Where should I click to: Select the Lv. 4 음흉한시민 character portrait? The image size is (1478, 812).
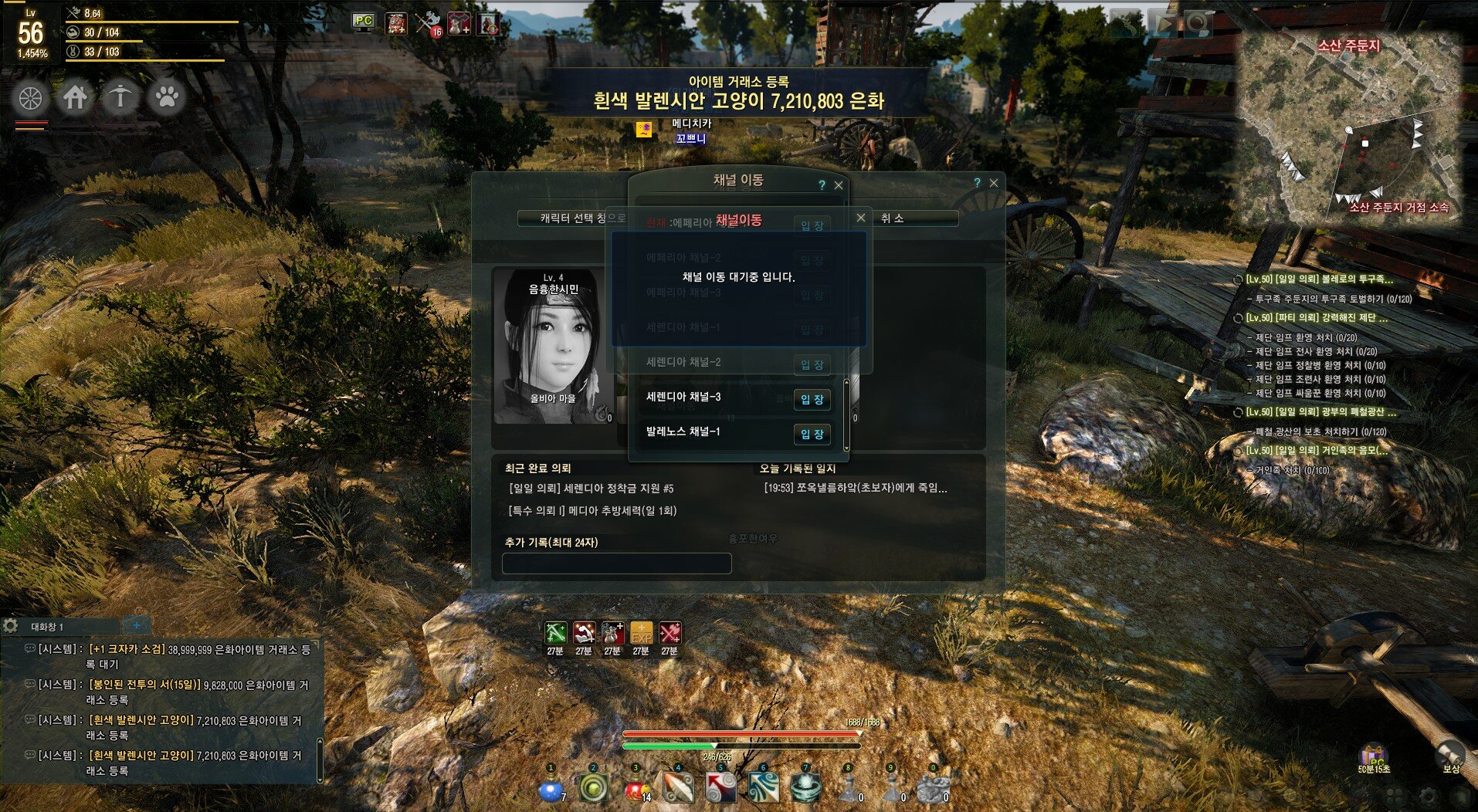tap(551, 346)
